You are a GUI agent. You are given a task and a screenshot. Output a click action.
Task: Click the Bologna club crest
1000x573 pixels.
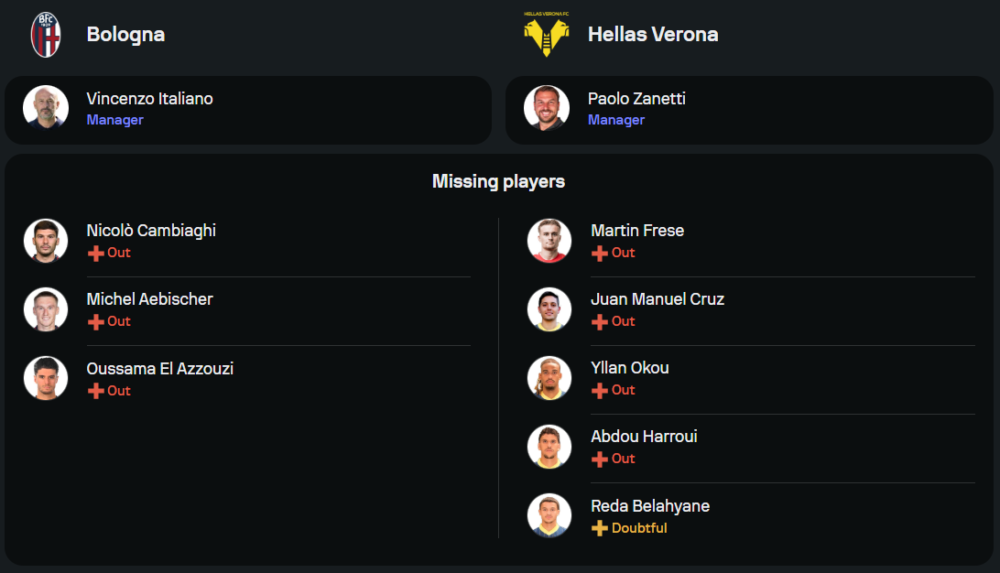pyautogui.click(x=46, y=35)
